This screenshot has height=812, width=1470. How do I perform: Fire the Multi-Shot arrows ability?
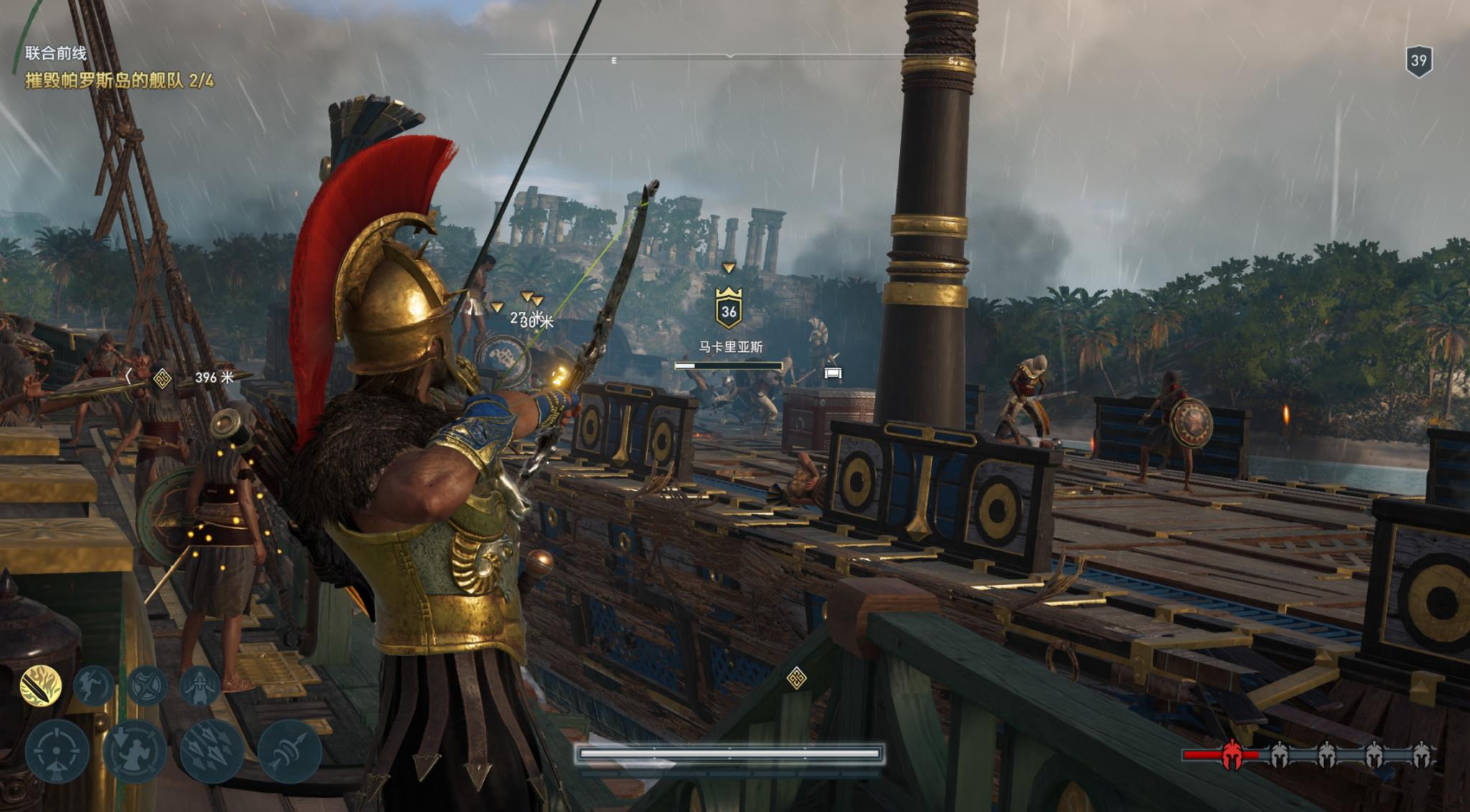[211, 751]
